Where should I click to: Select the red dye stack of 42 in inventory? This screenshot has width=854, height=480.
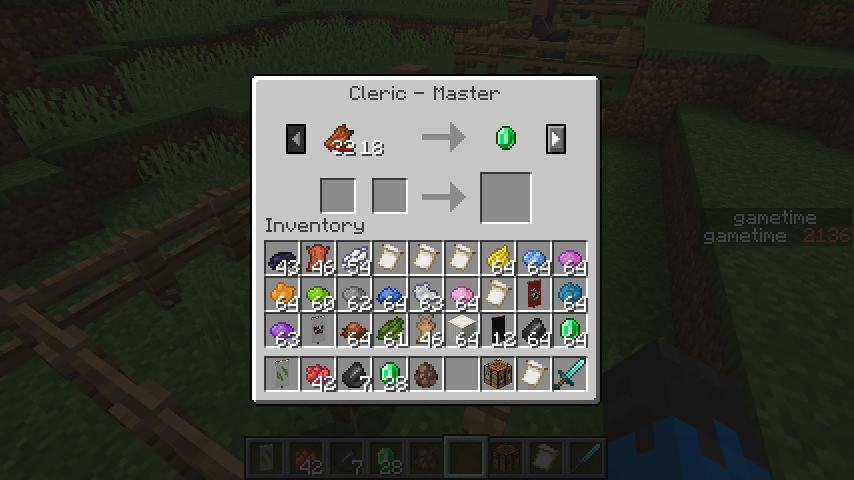pos(318,375)
